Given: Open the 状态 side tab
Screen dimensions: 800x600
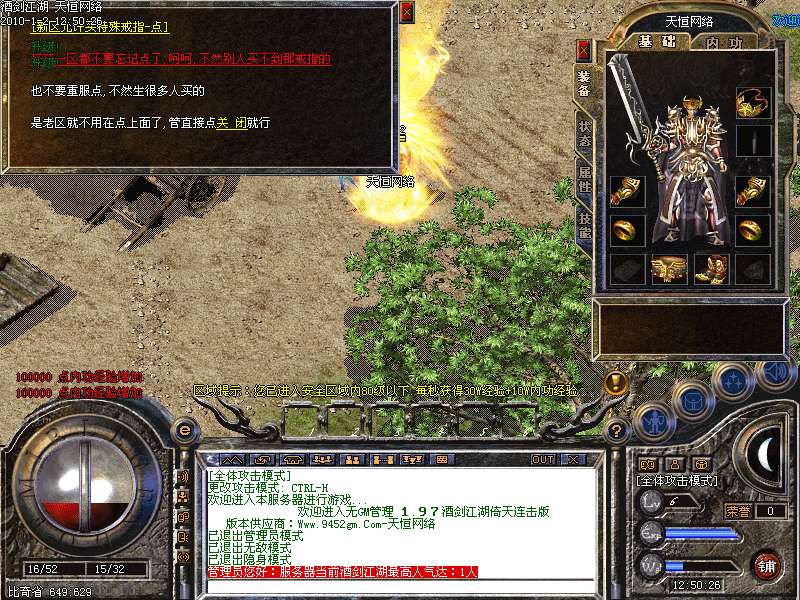Looking at the screenshot, I should click(x=584, y=134).
